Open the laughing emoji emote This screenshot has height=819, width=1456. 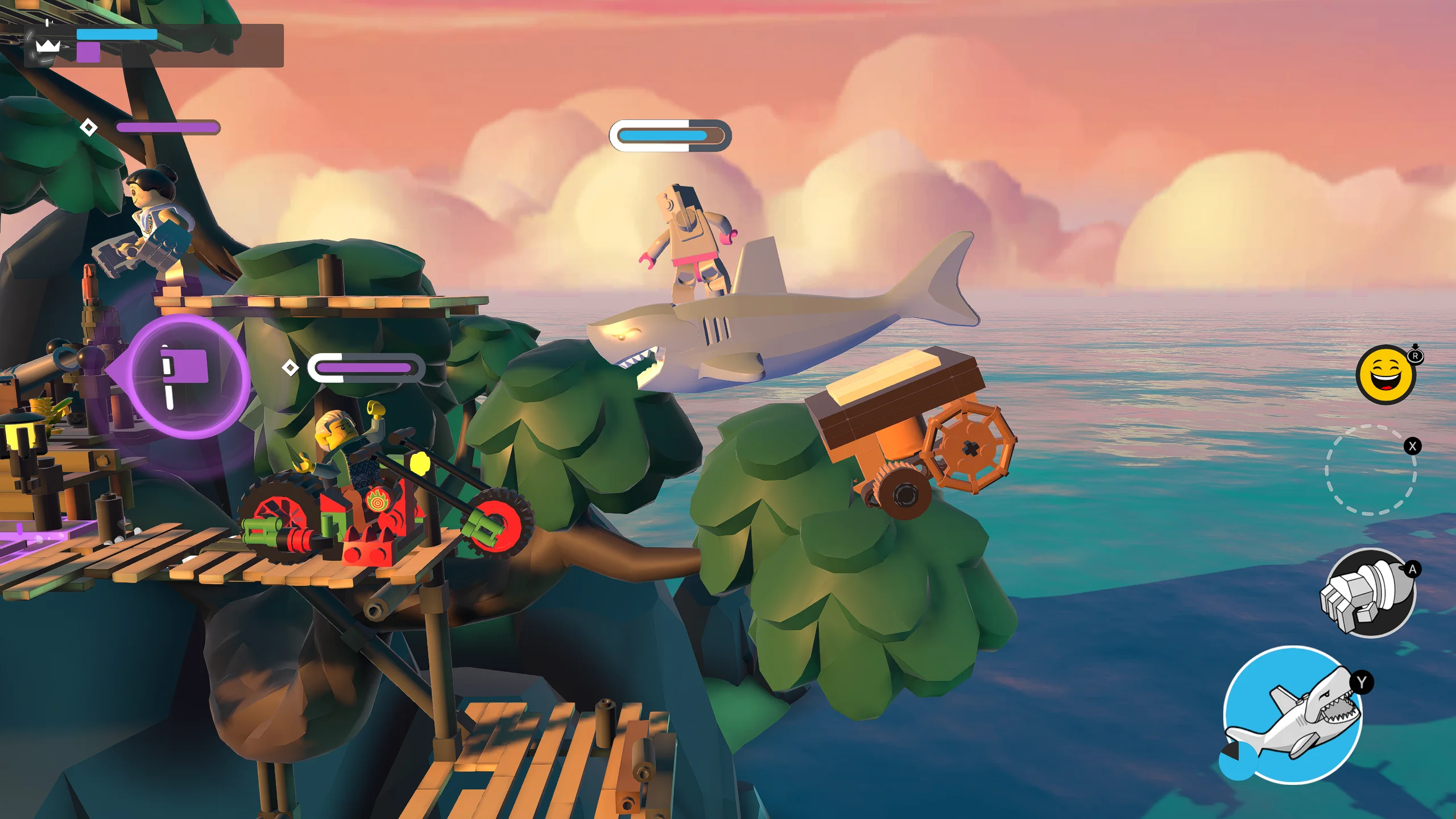point(1385,375)
